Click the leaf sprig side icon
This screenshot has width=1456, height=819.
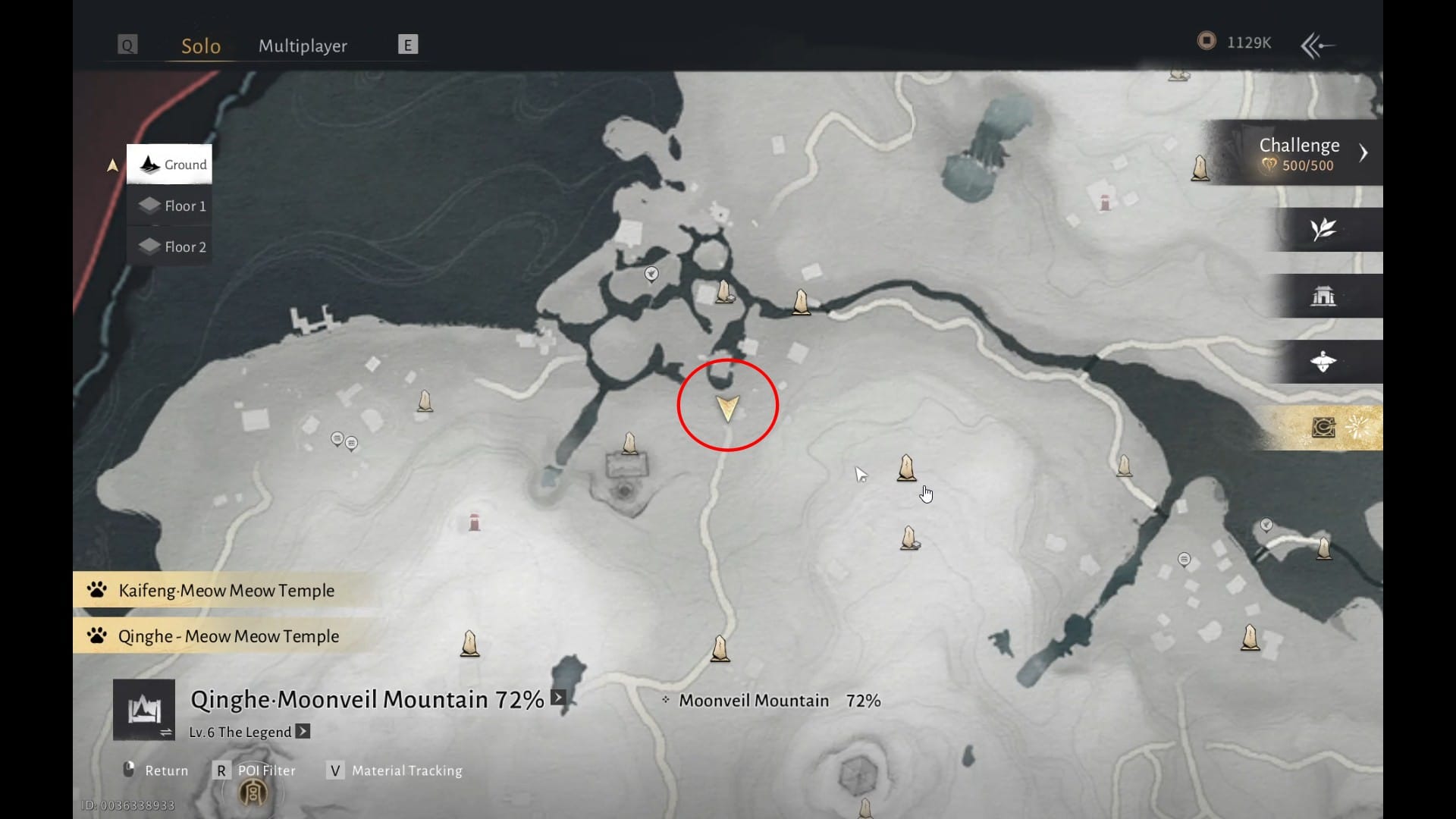[x=1323, y=229]
